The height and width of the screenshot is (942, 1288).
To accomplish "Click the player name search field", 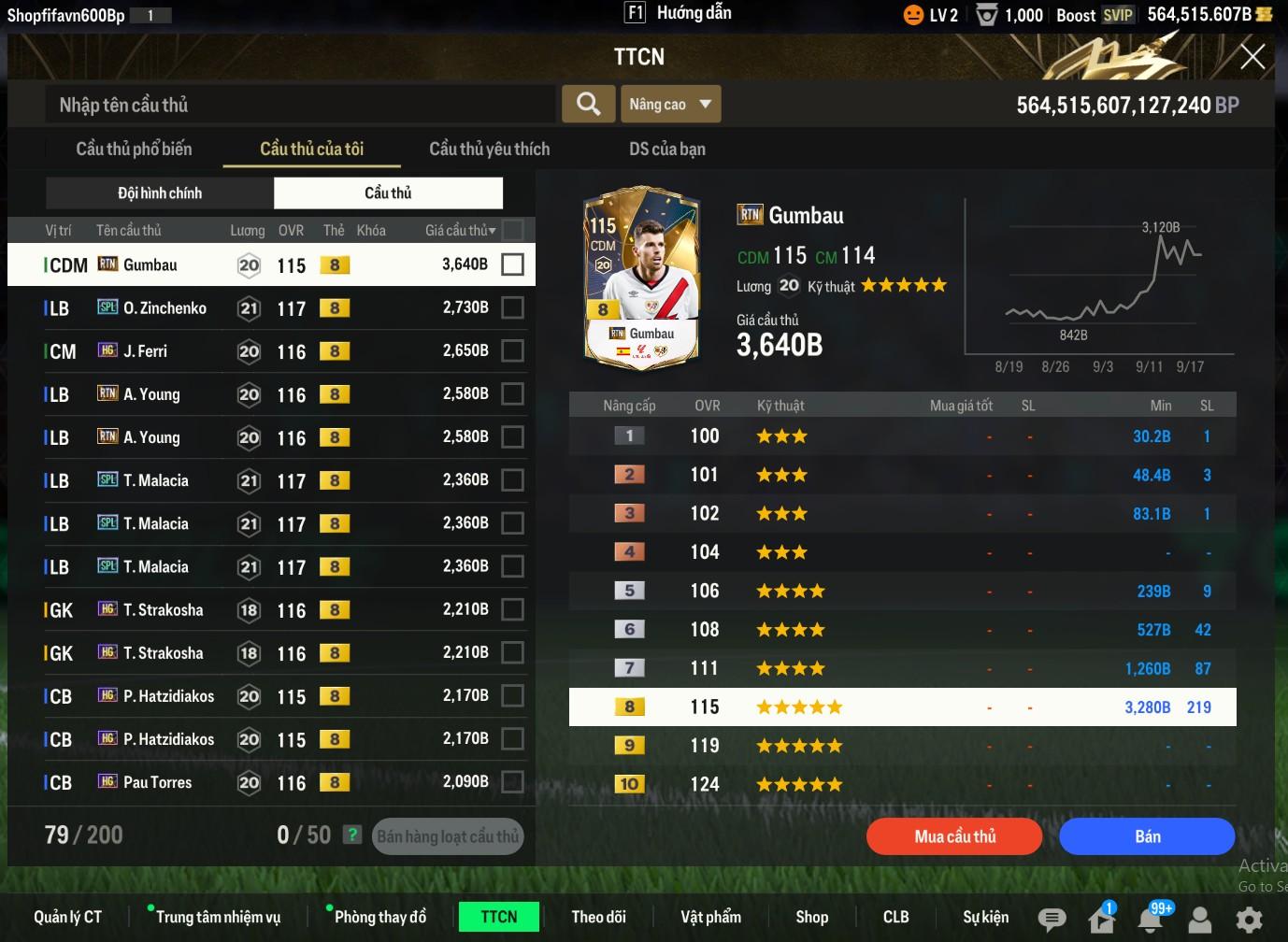I will click(x=299, y=105).
